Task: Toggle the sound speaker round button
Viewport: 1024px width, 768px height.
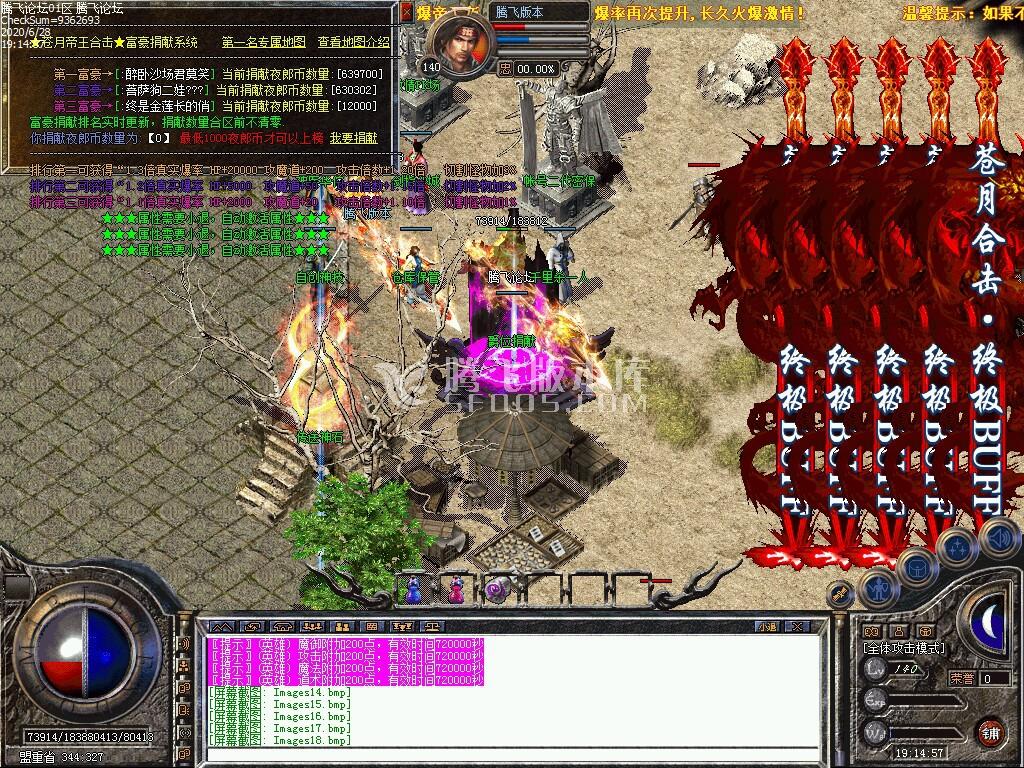Action: pos(1000,539)
